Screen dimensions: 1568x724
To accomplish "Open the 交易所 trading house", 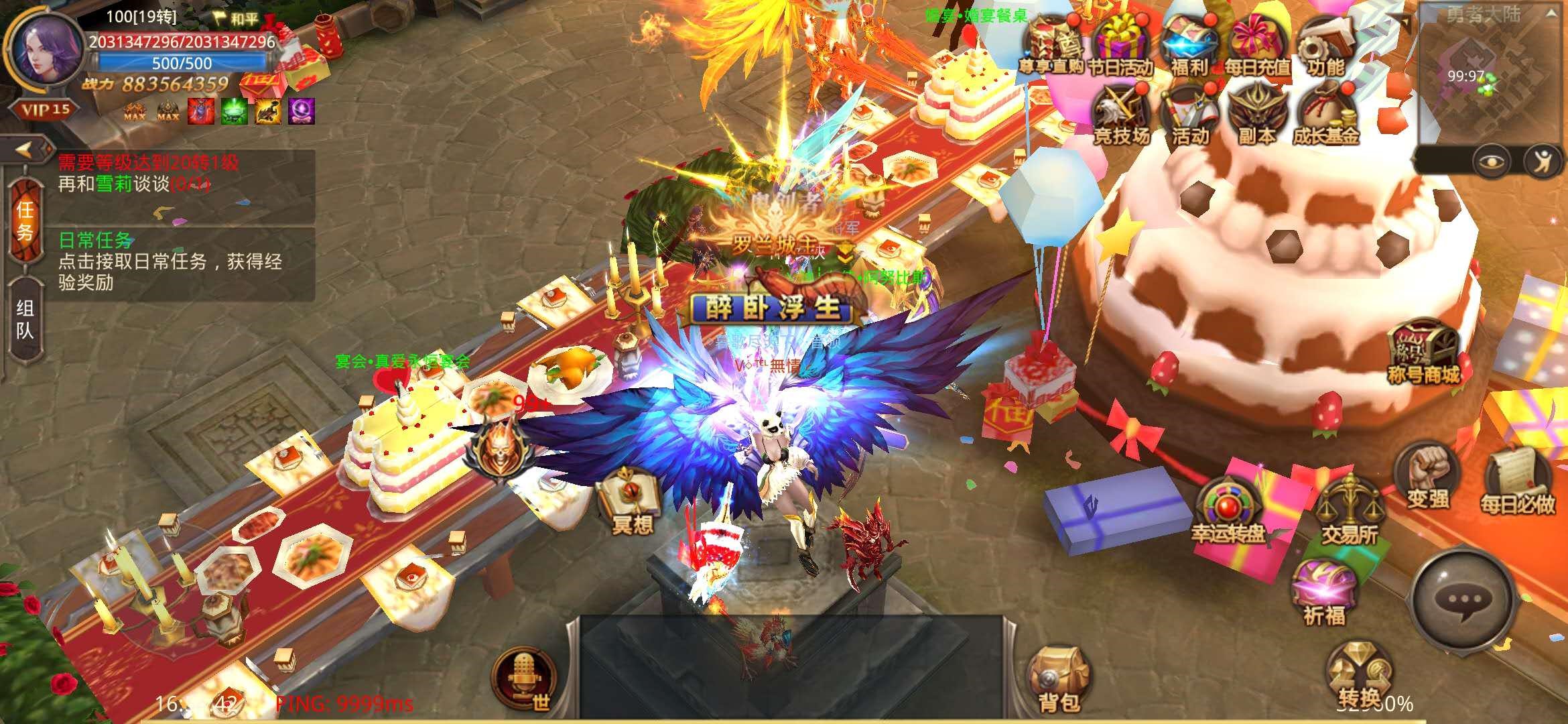I will (1350, 511).
